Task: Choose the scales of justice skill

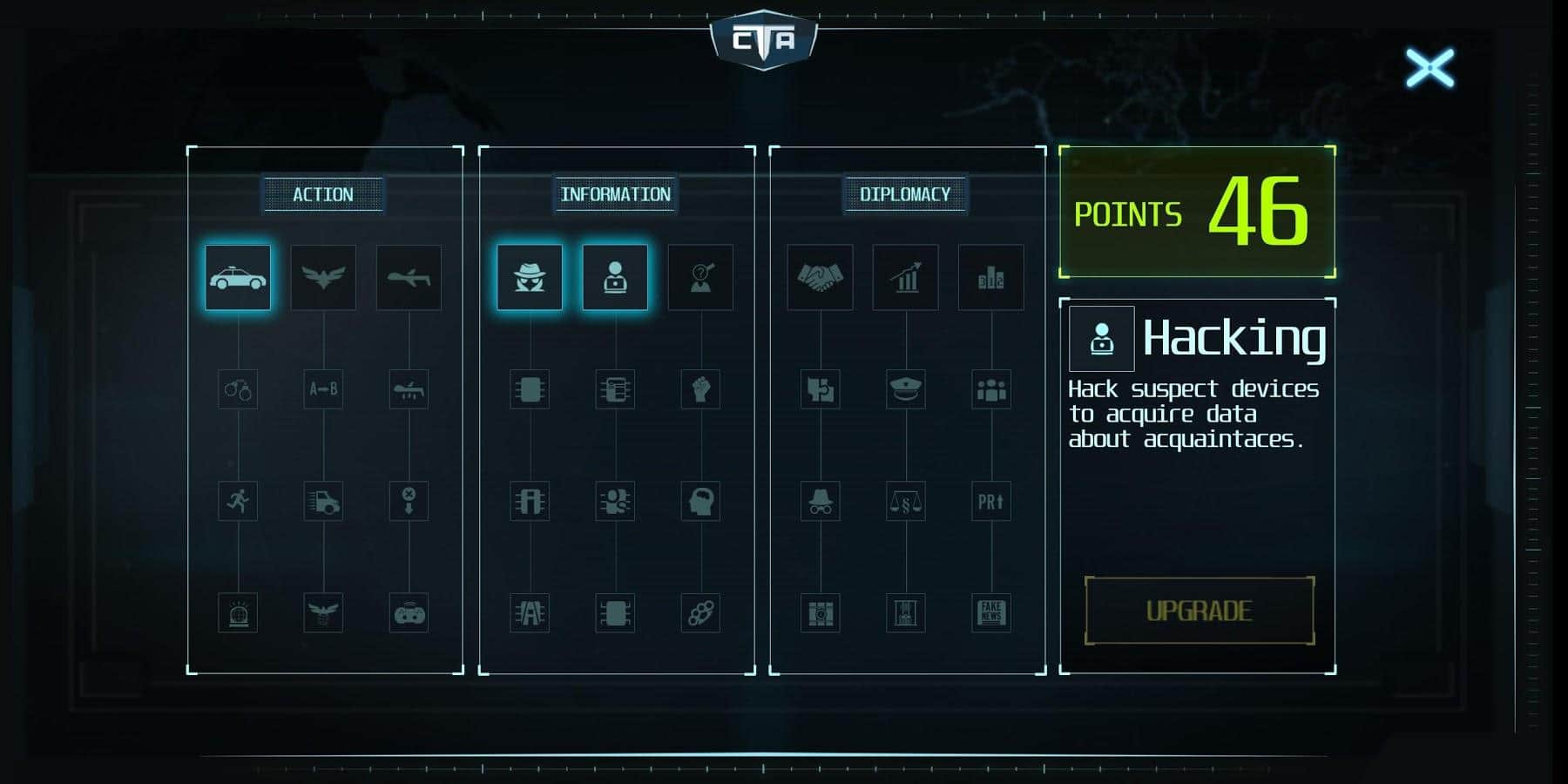Action: click(x=905, y=501)
